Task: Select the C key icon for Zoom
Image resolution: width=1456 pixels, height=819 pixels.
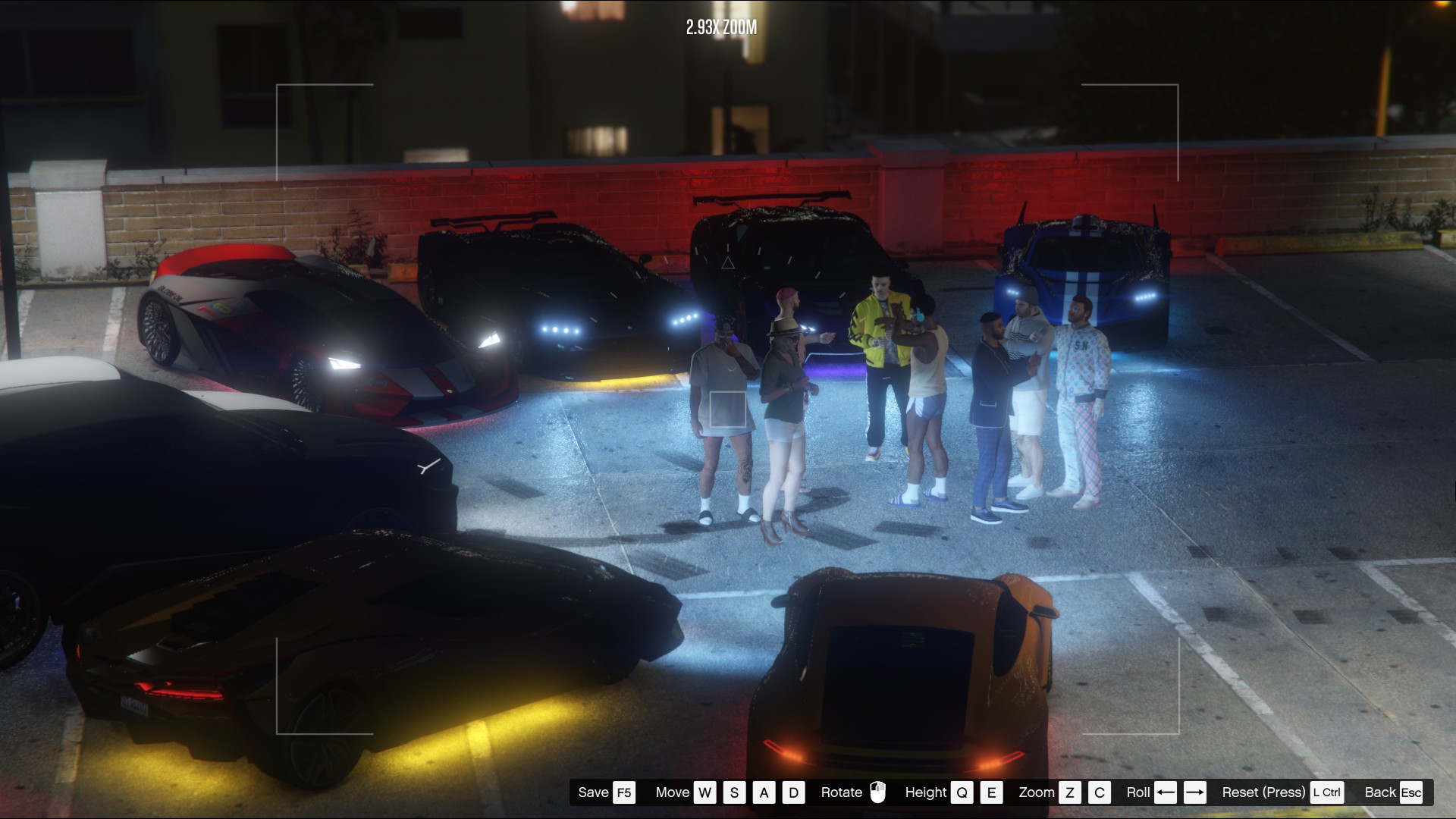Action: [1099, 792]
